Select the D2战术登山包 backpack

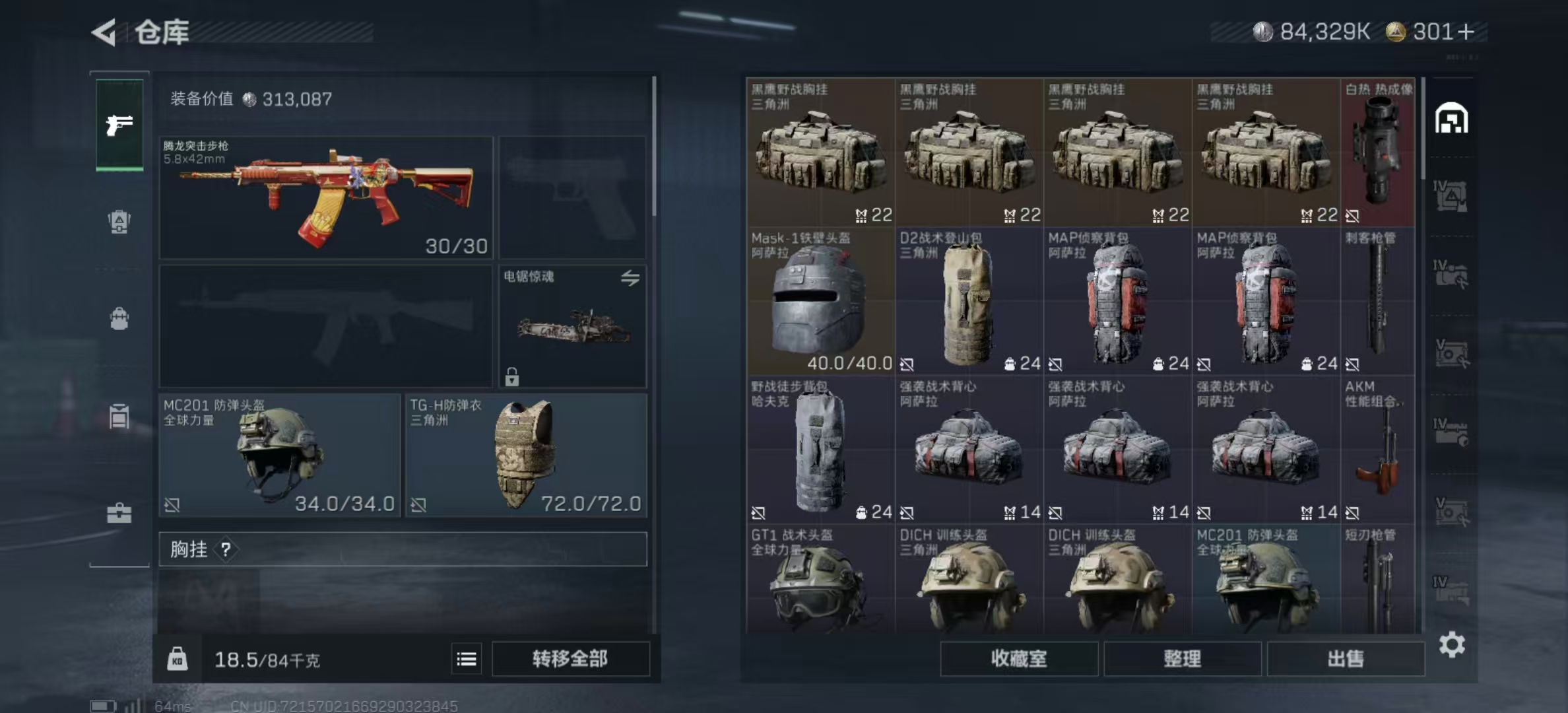pos(968,301)
